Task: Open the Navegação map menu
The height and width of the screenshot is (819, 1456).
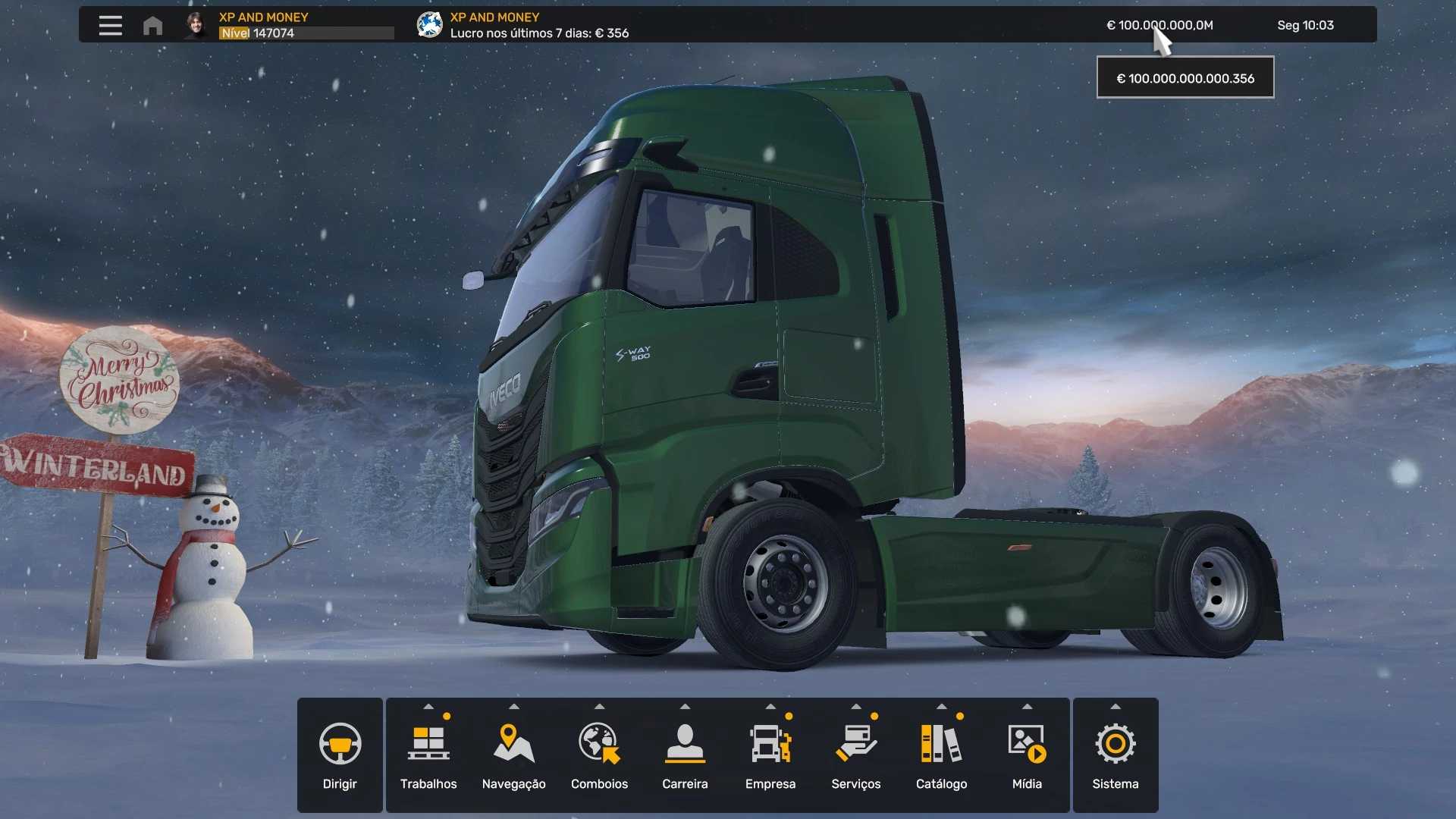Action: 513,755
